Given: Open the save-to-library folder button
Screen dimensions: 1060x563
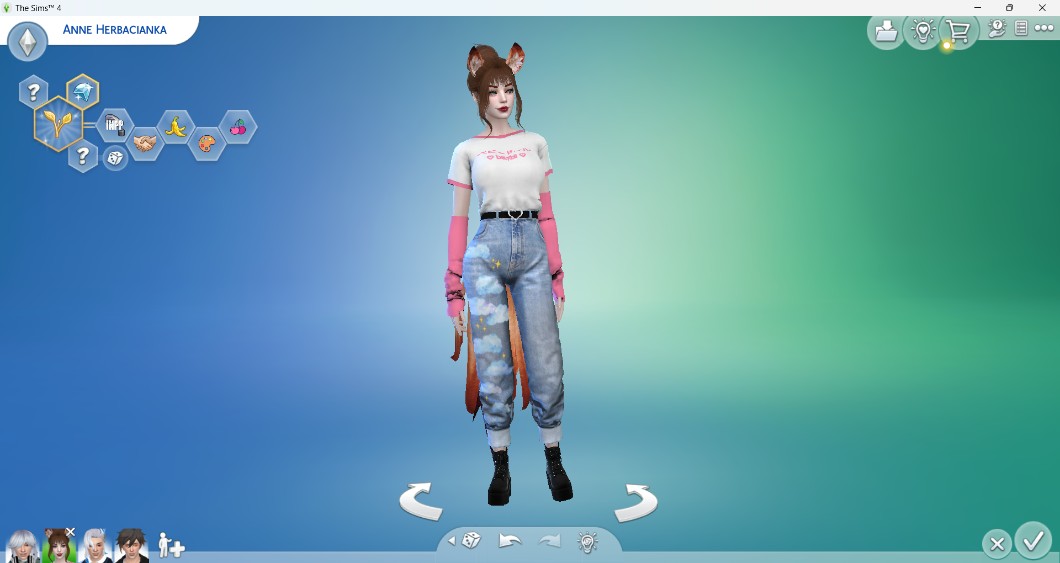Looking at the screenshot, I should pyautogui.click(x=886, y=32).
